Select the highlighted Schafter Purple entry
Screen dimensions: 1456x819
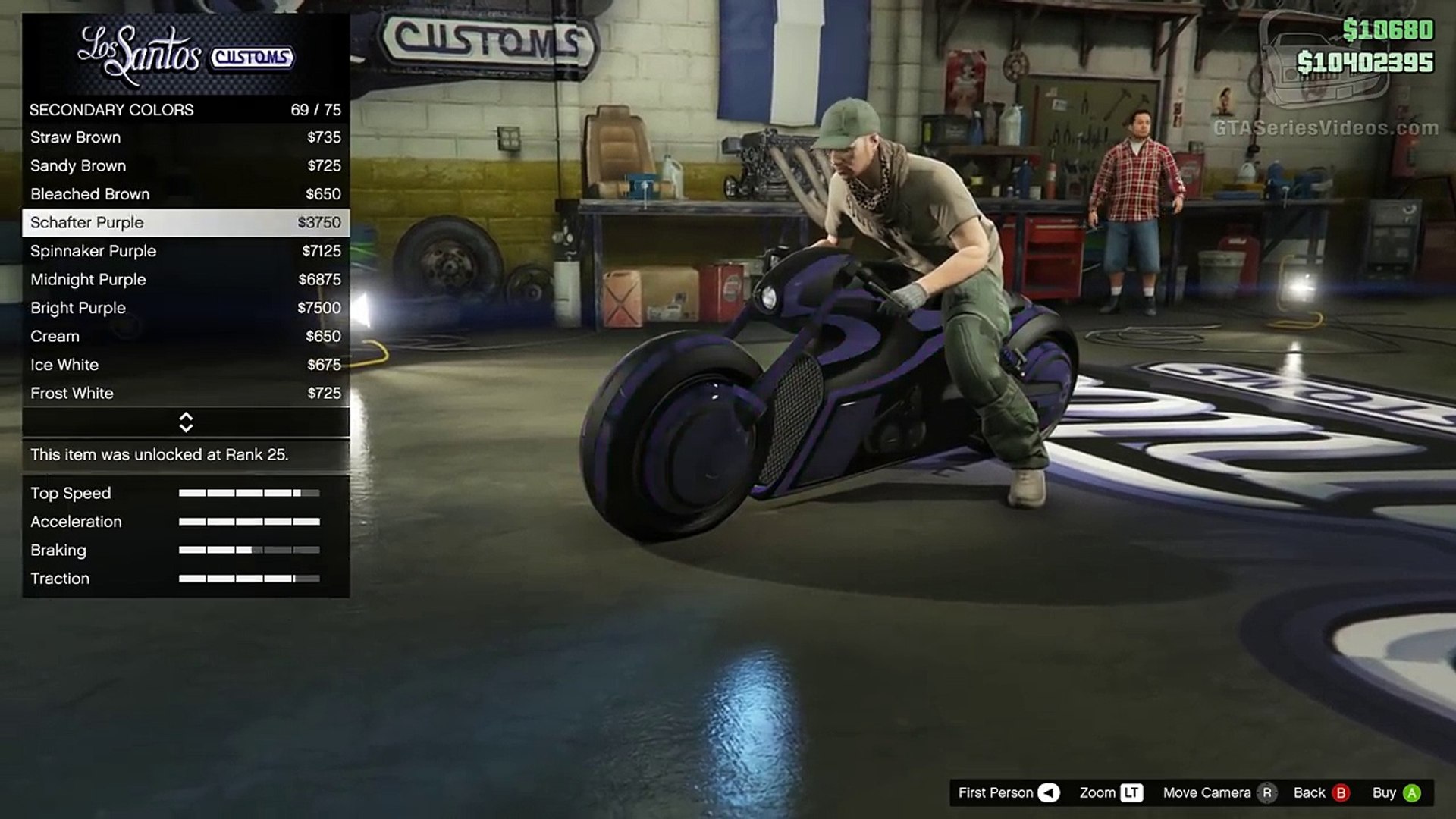point(185,222)
